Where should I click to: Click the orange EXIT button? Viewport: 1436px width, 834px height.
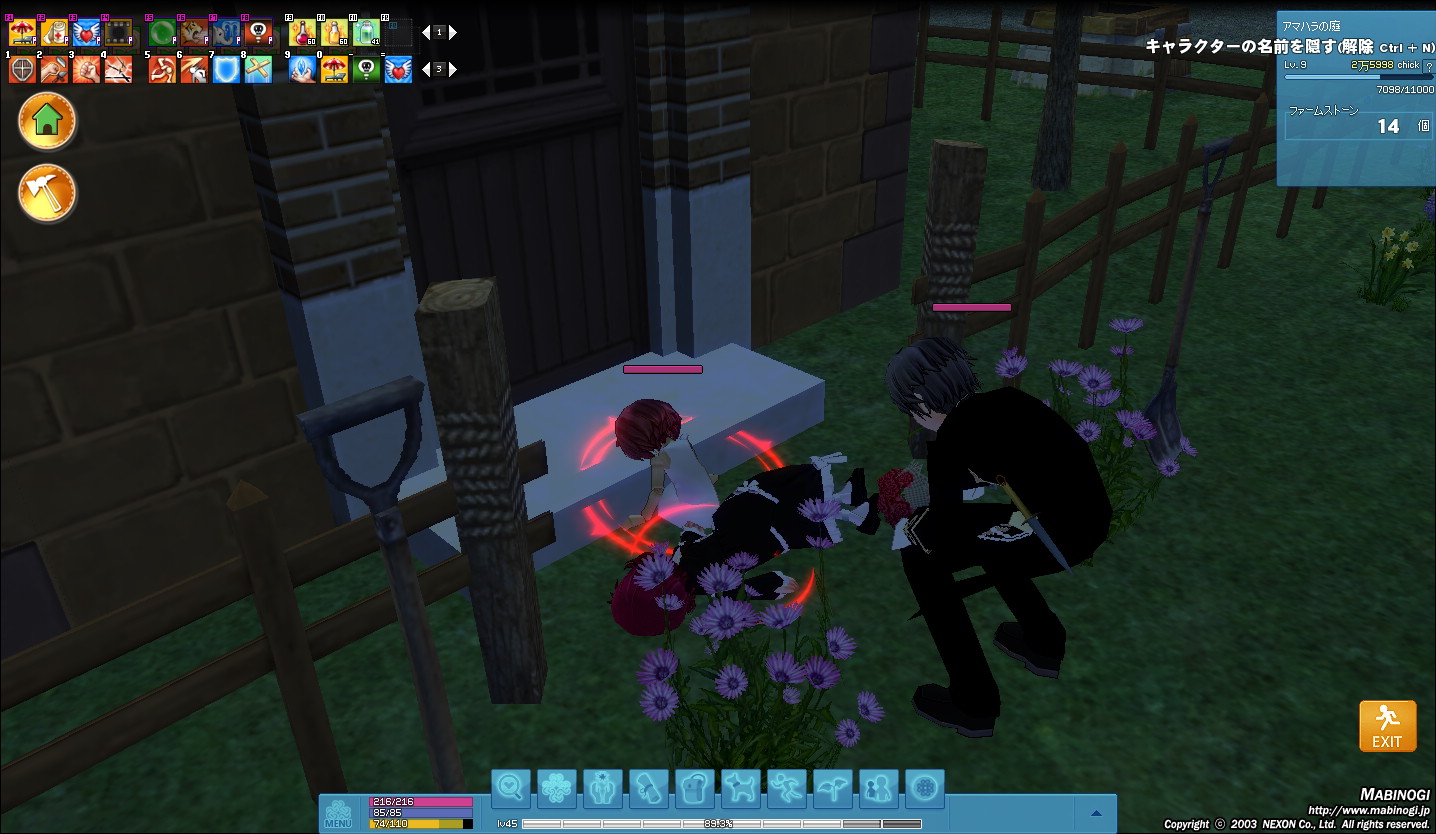(1387, 725)
